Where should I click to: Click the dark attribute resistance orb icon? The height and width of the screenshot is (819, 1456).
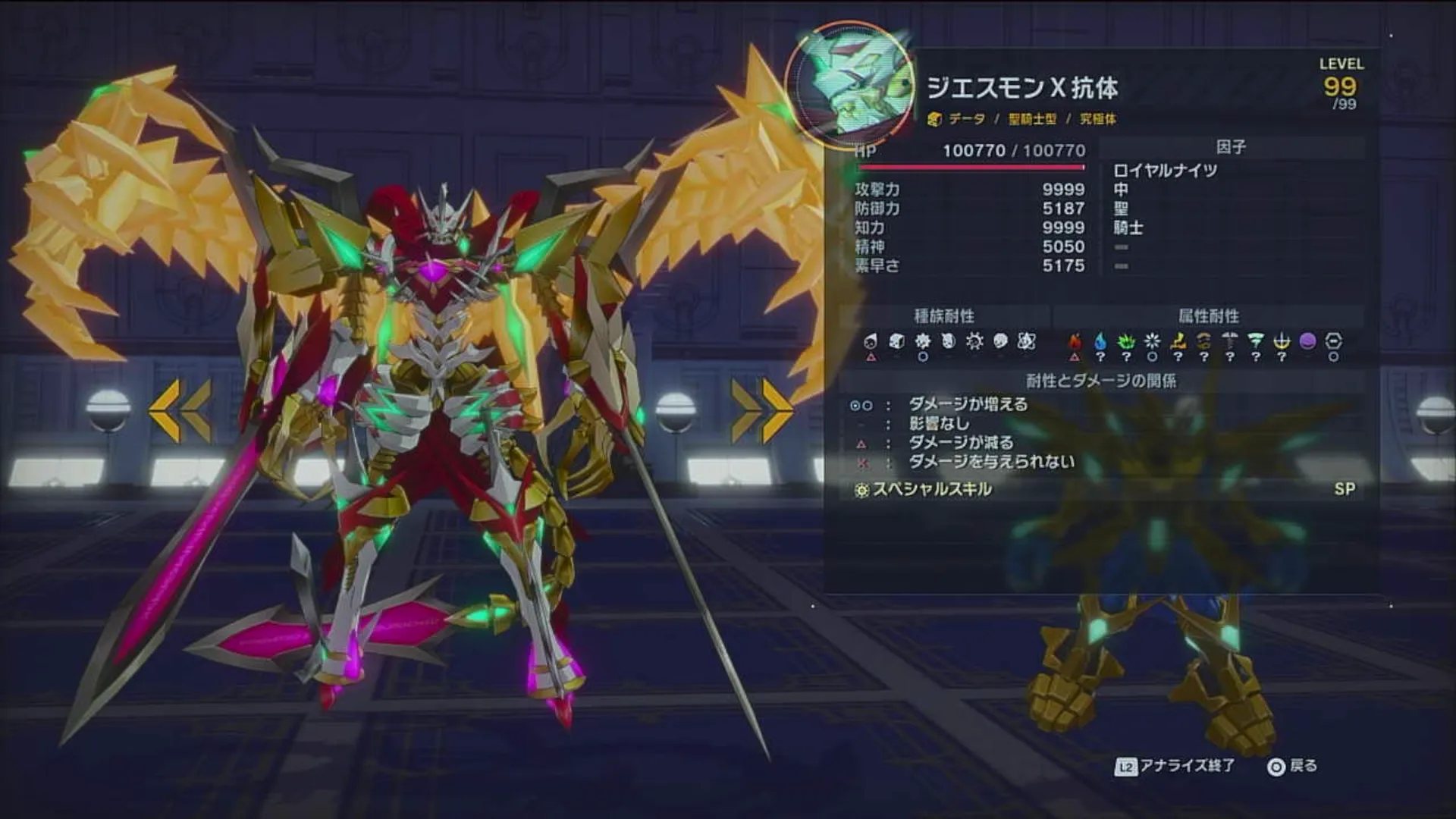1307,340
